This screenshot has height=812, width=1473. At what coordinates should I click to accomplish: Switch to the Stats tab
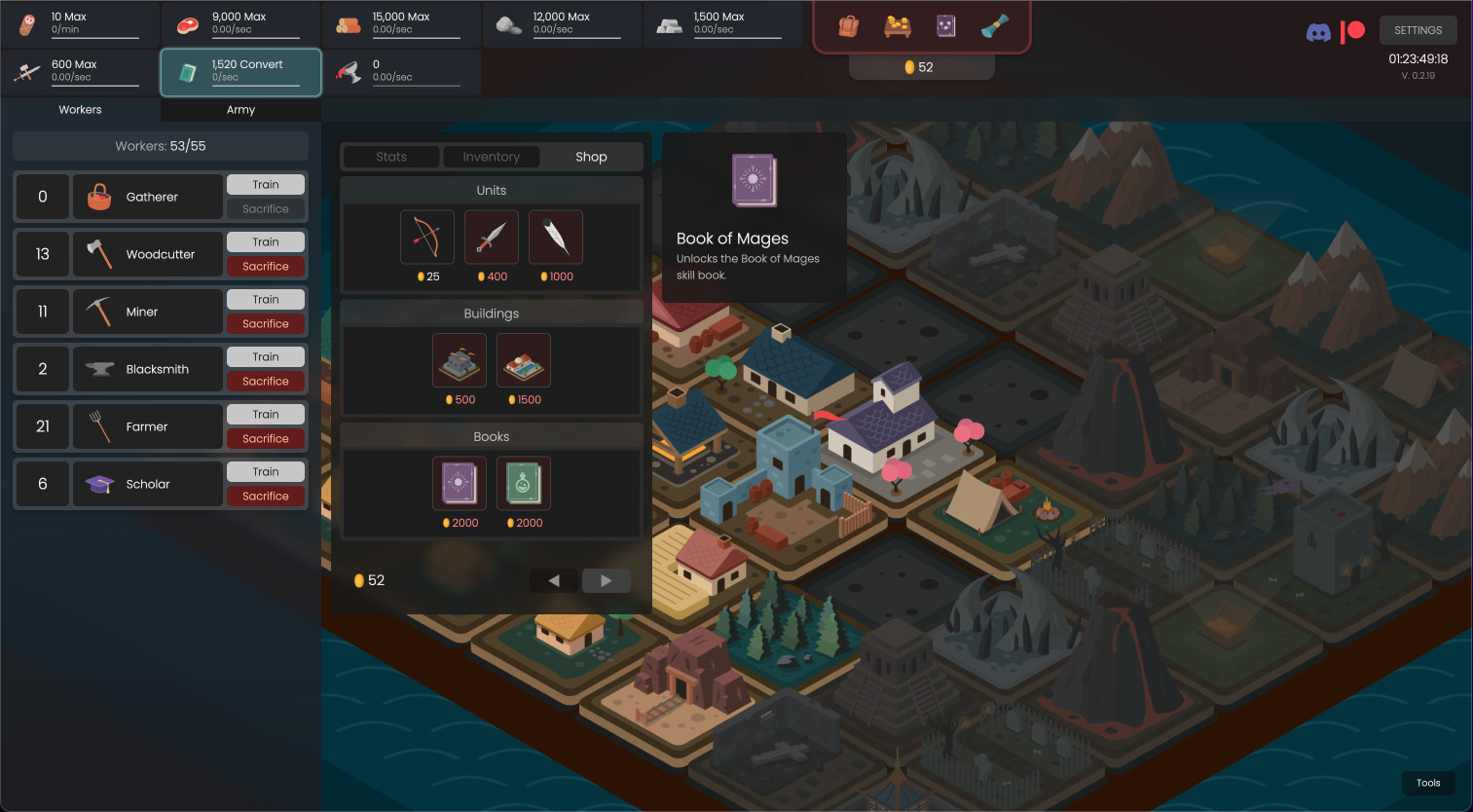(x=390, y=156)
